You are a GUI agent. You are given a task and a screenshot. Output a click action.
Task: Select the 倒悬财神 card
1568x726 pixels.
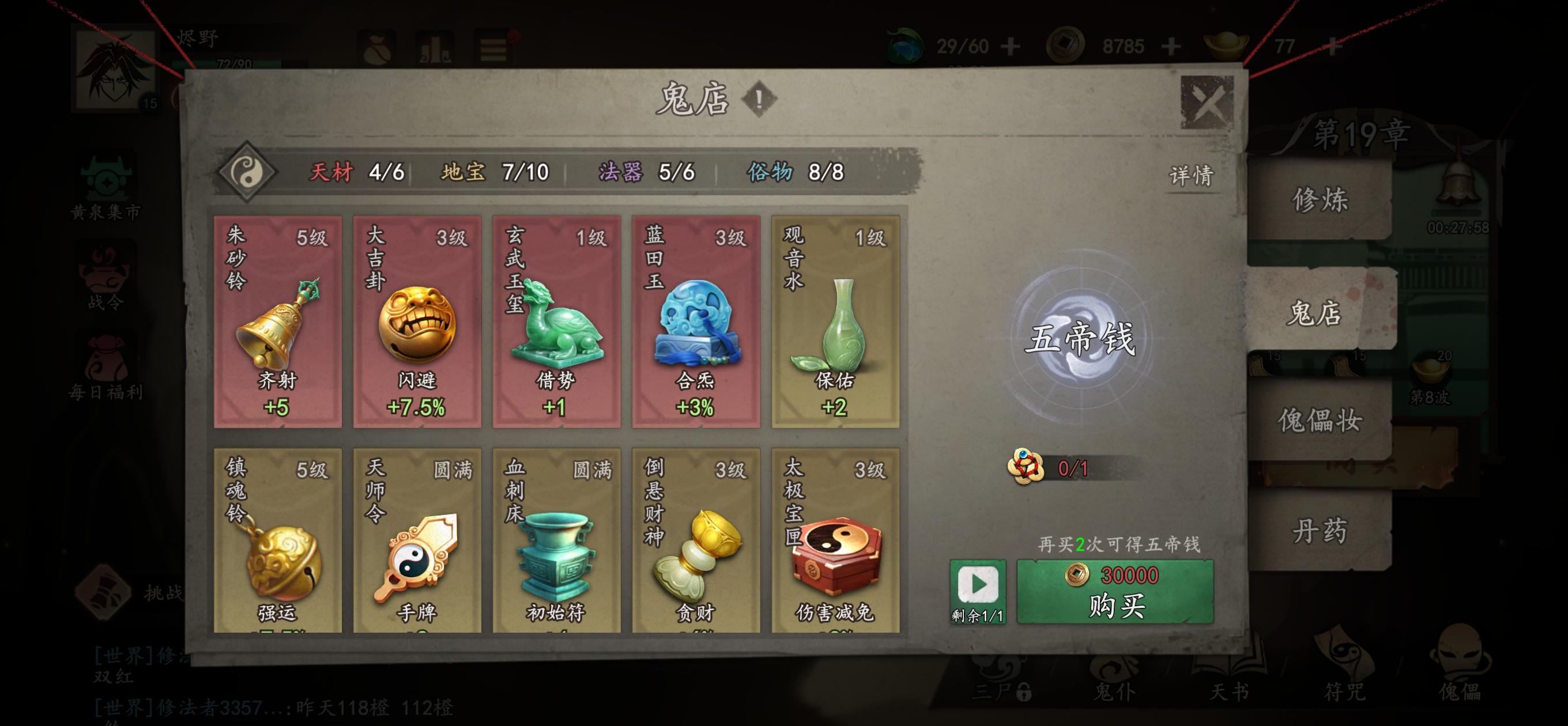point(696,540)
